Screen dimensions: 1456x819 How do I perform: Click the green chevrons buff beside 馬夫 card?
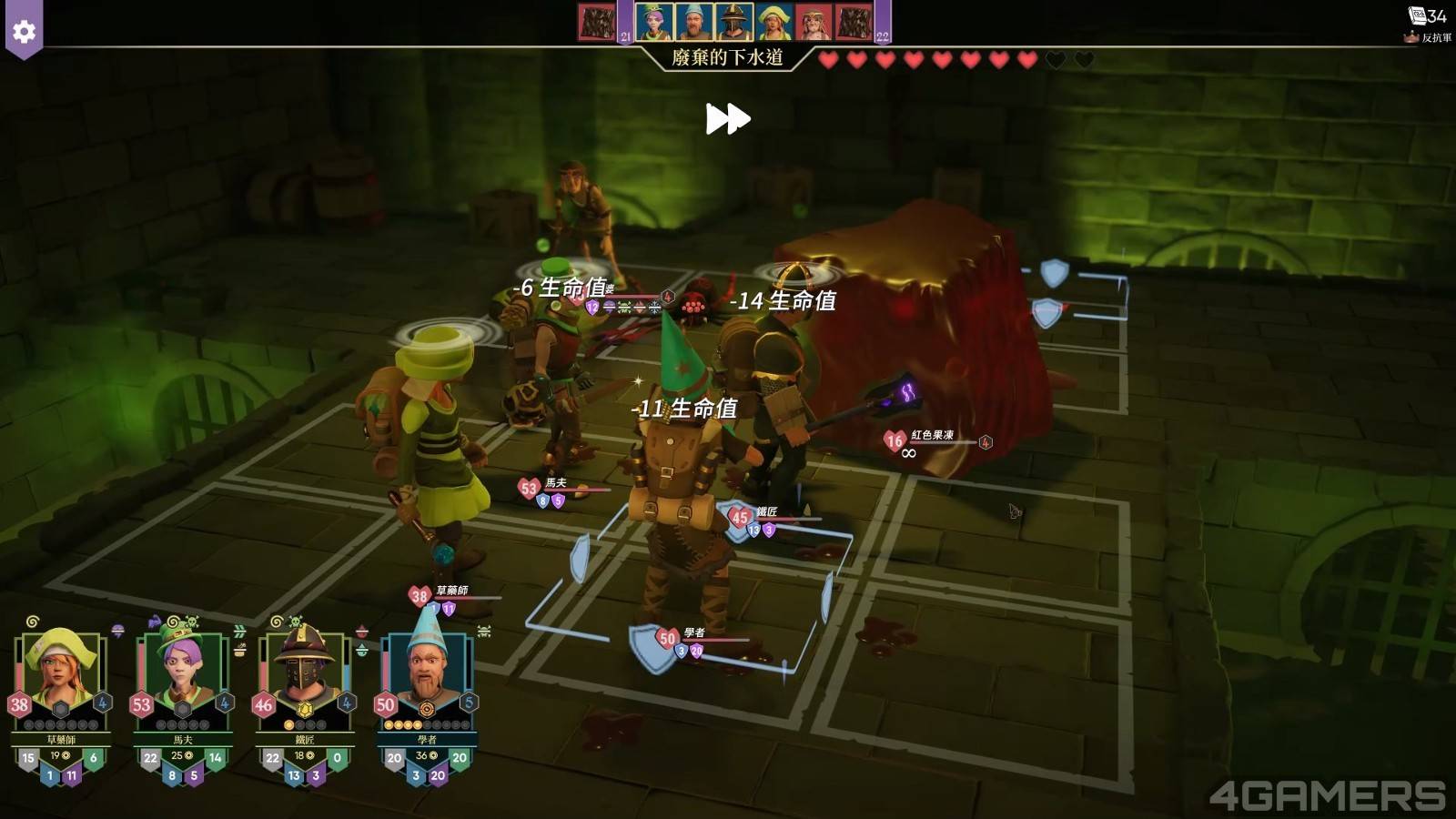click(239, 631)
